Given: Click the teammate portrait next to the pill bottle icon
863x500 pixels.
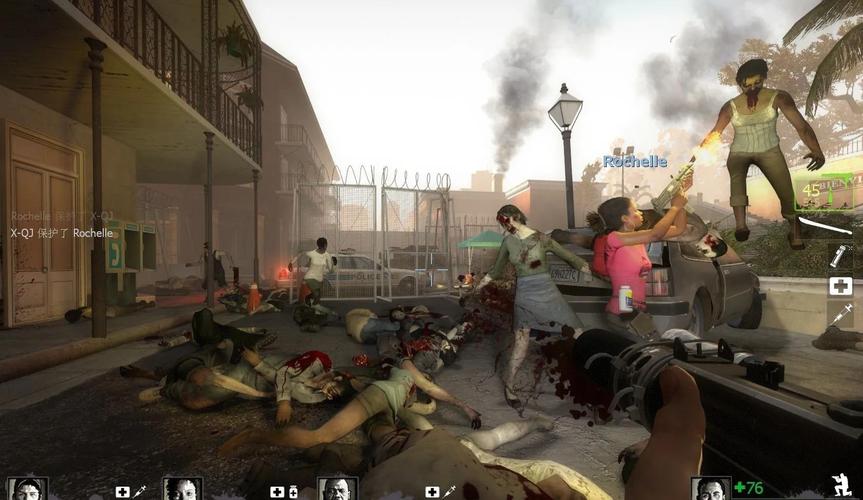Looking at the screenshot, I should [182, 489].
